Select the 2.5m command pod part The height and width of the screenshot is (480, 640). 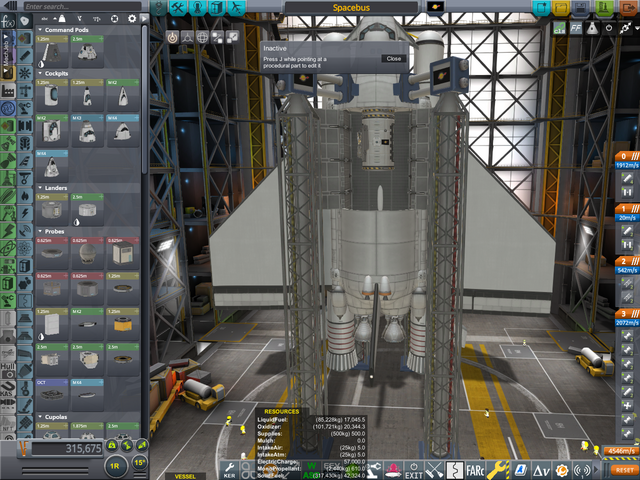(x=84, y=53)
